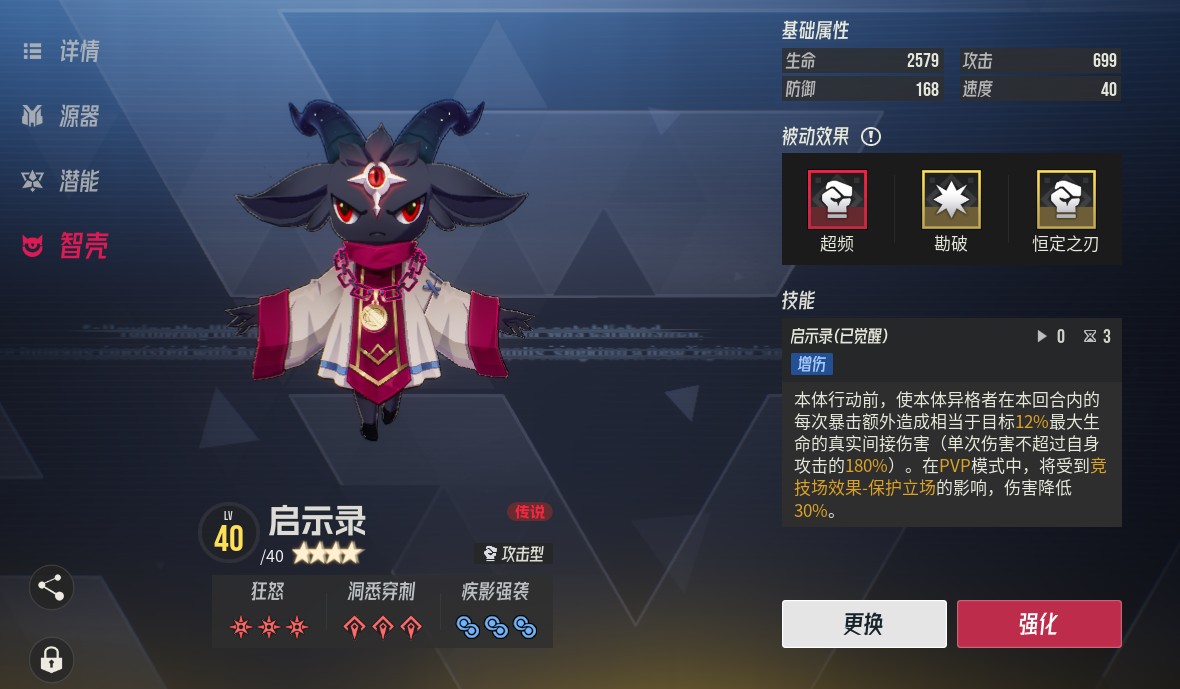The width and height of the screenshot is (1180, 689).
Task: Select the 洞悉穿刺 set bonus
Action: coord(382,611)
